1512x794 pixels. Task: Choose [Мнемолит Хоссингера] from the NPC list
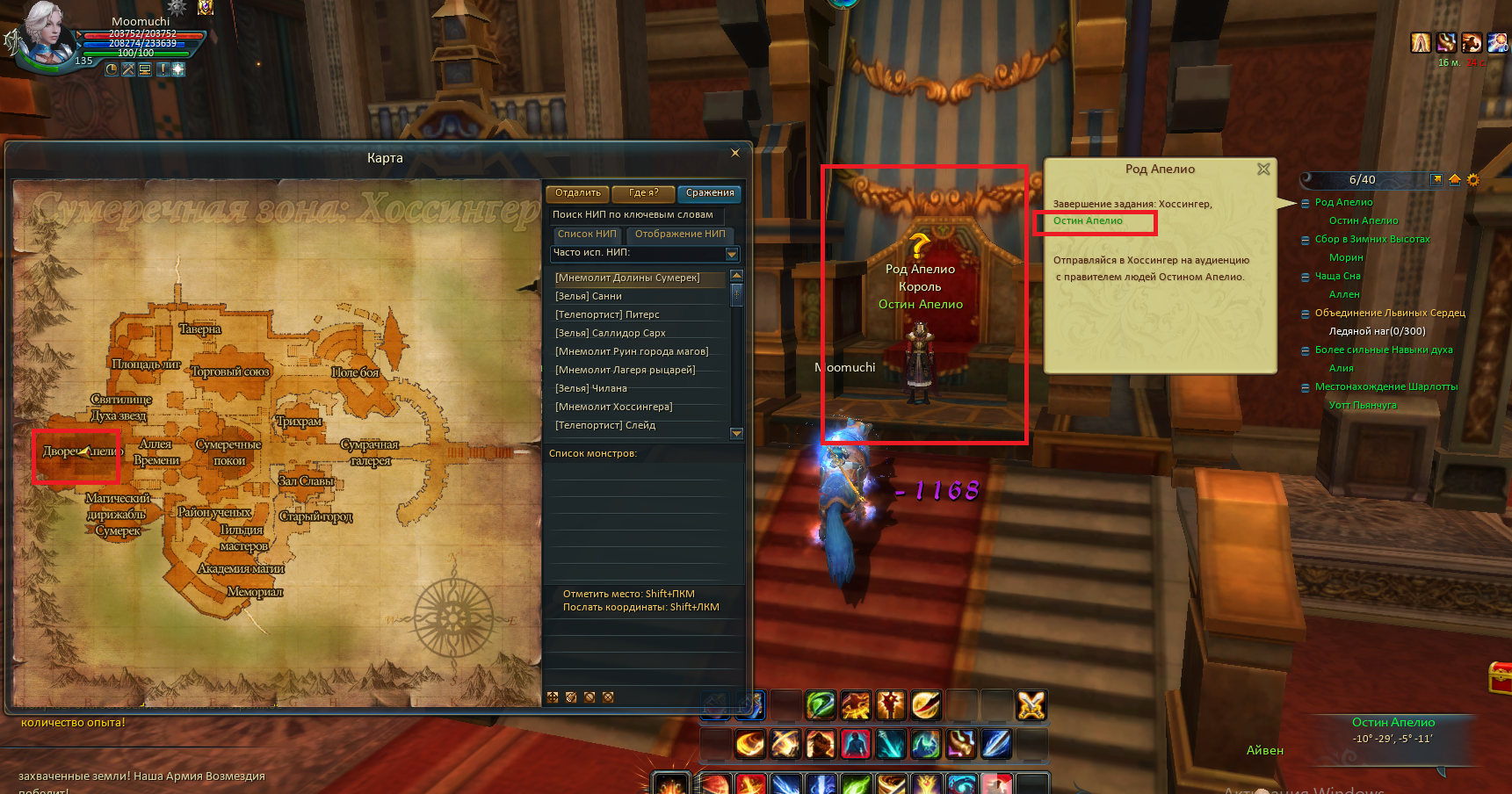pos(613,407)
